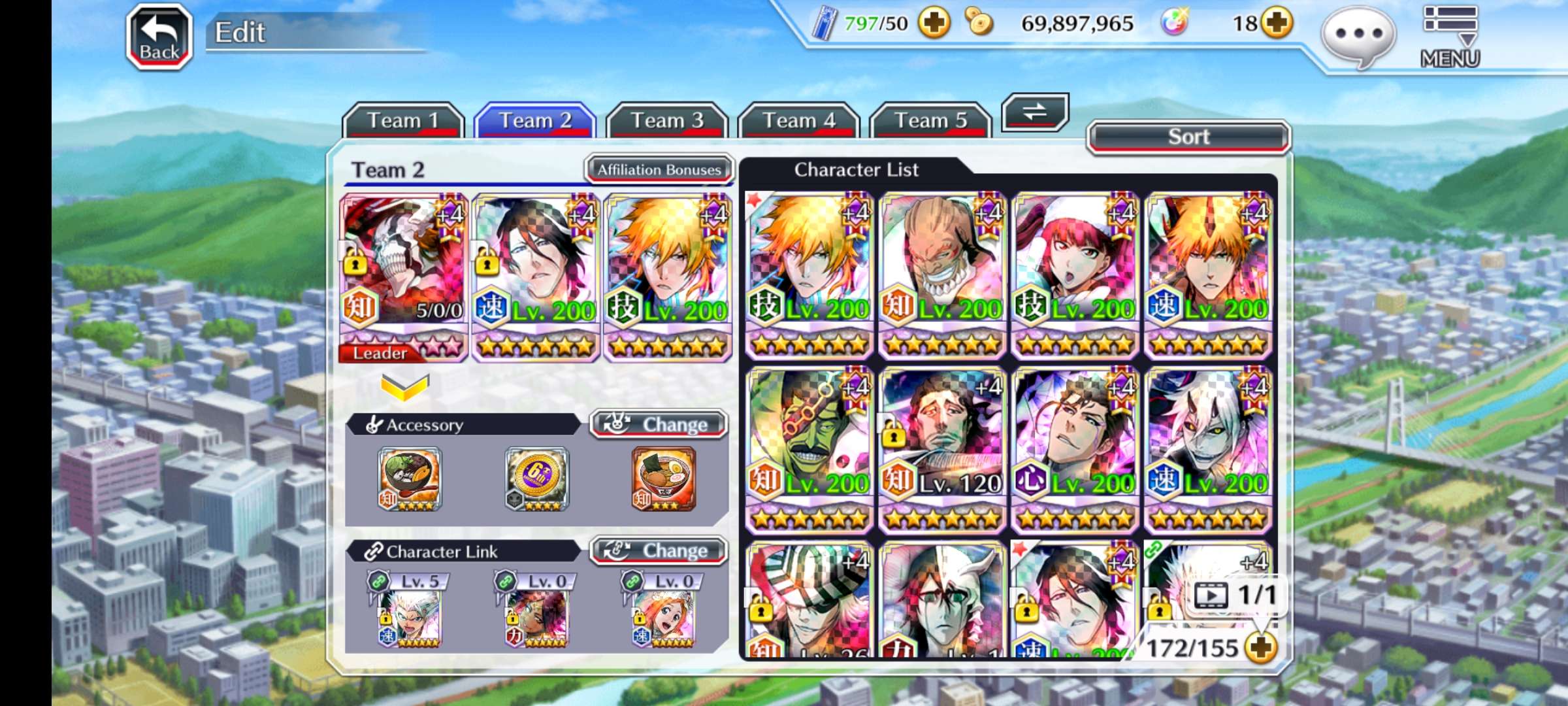Go back using the Back button

click(x=159, y=37)
